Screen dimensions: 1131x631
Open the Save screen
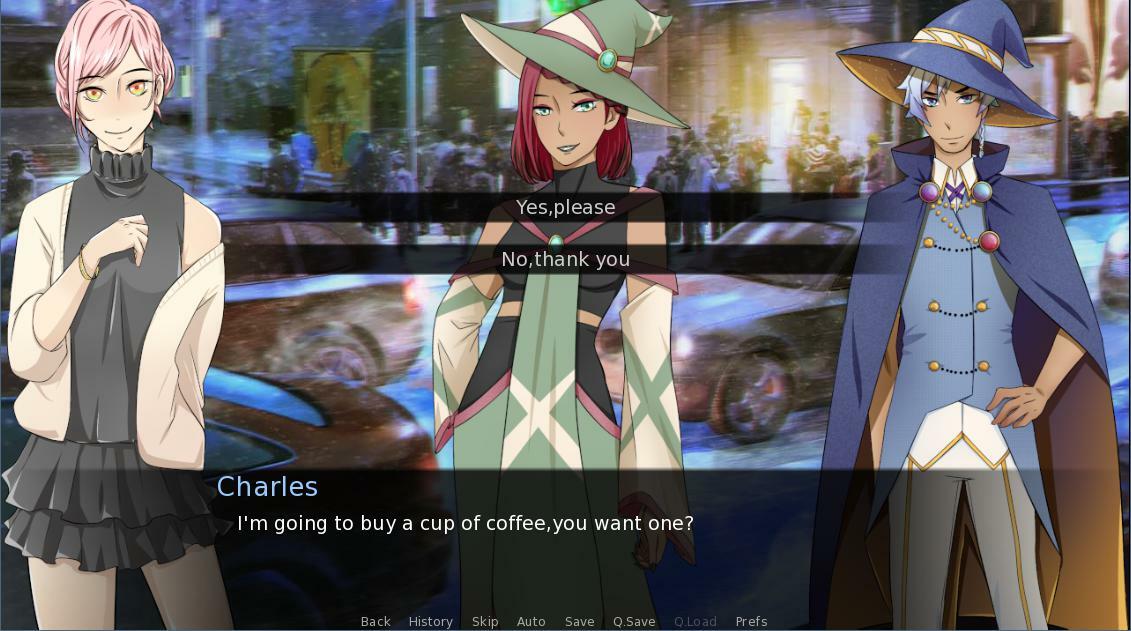click(x=579, y=621)
